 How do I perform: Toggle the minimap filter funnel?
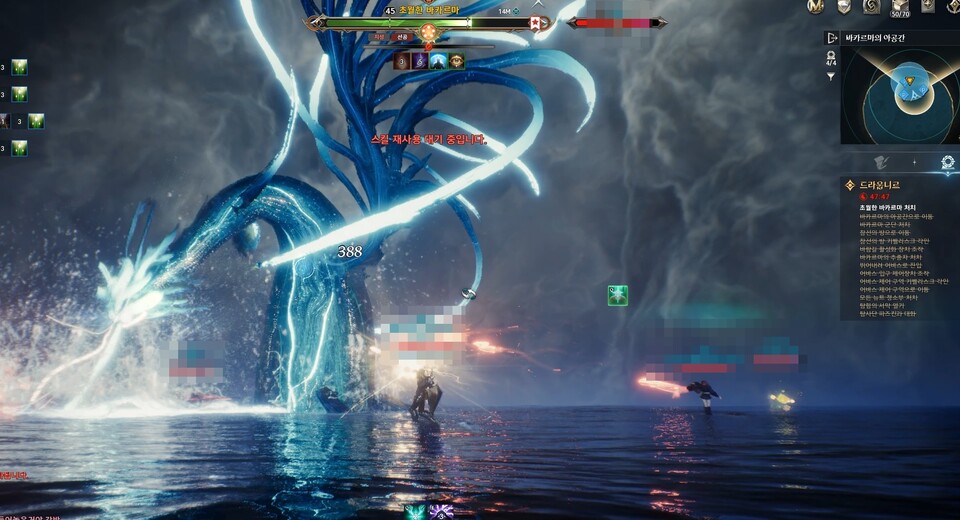click(830, 76)
